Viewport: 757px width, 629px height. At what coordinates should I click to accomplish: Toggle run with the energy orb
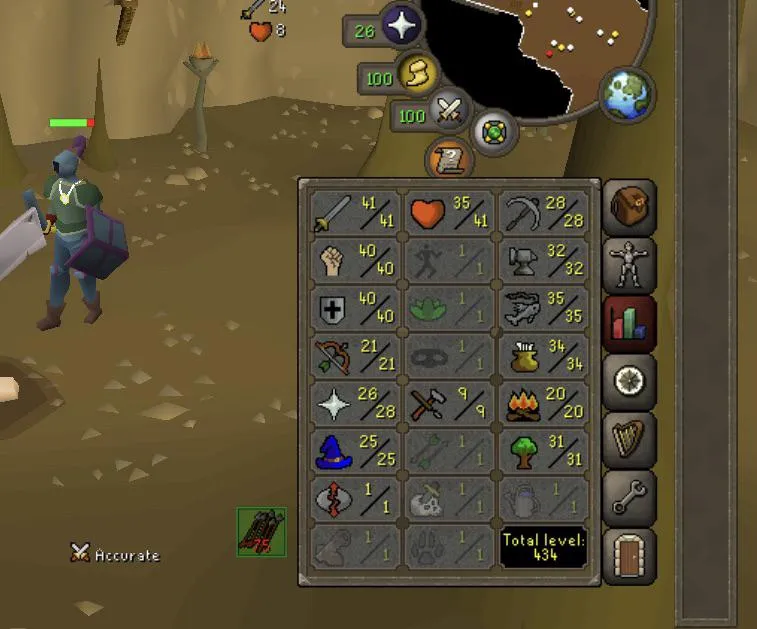point(416,74)
